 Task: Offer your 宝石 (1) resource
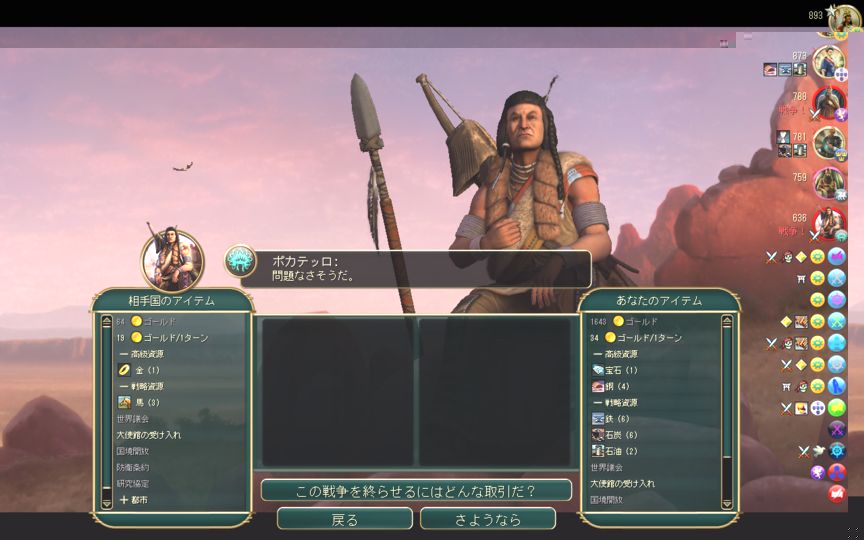[x=621, y=370]
